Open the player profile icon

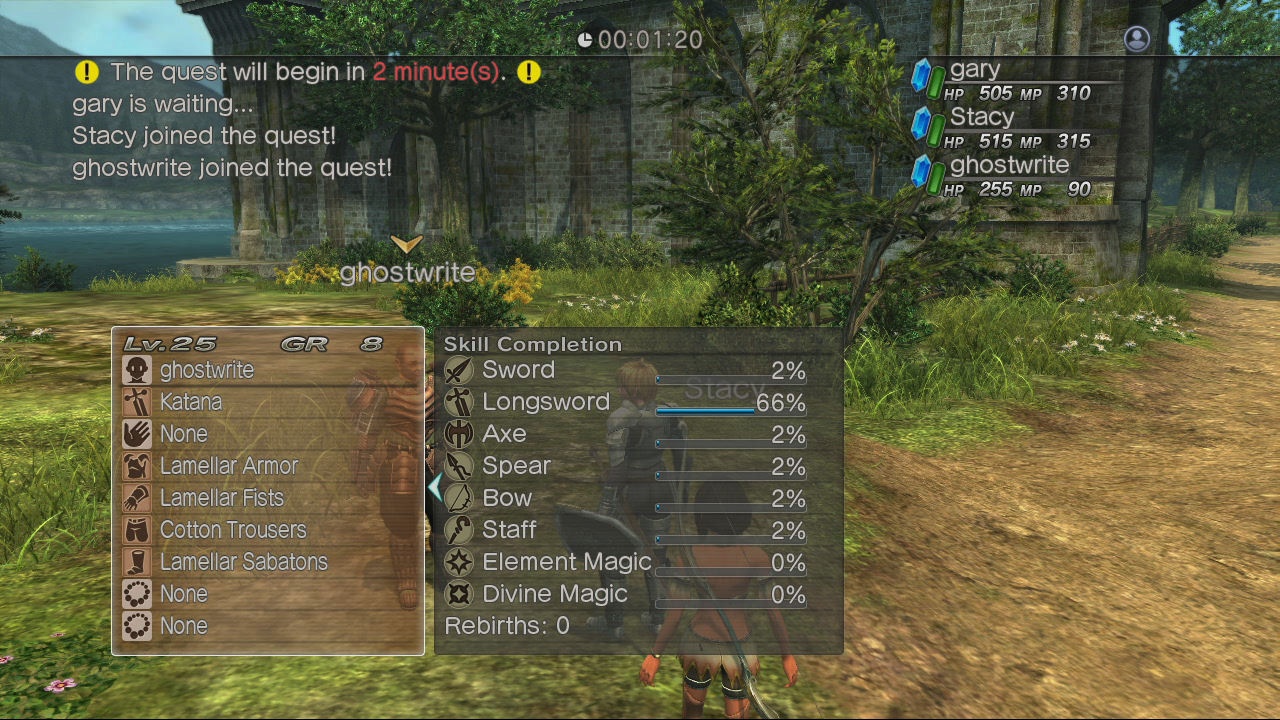click(1136, 38)
